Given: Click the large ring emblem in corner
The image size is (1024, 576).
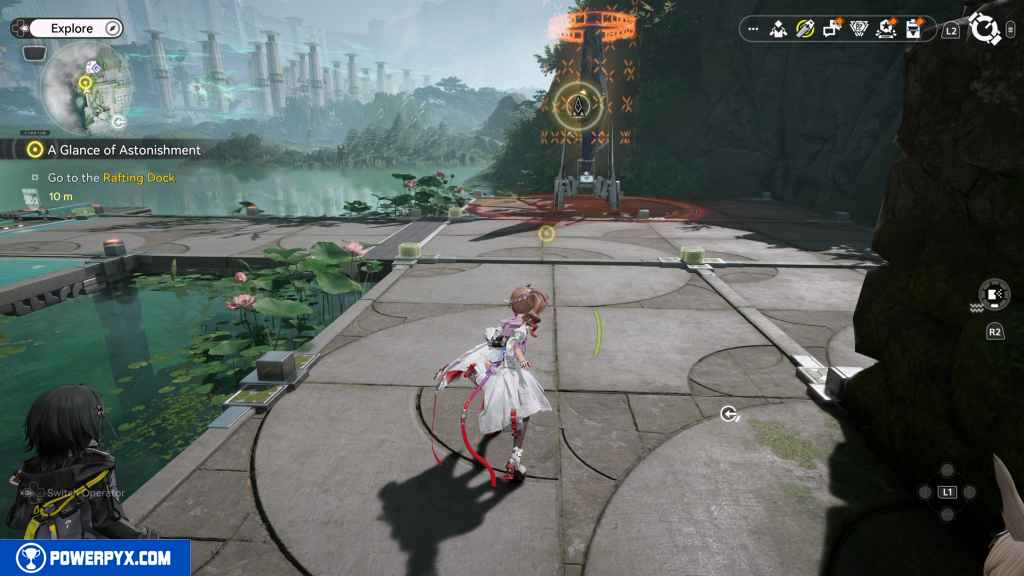Looking at the screenshot, I should pyautogui.click(x=986, y=29).
